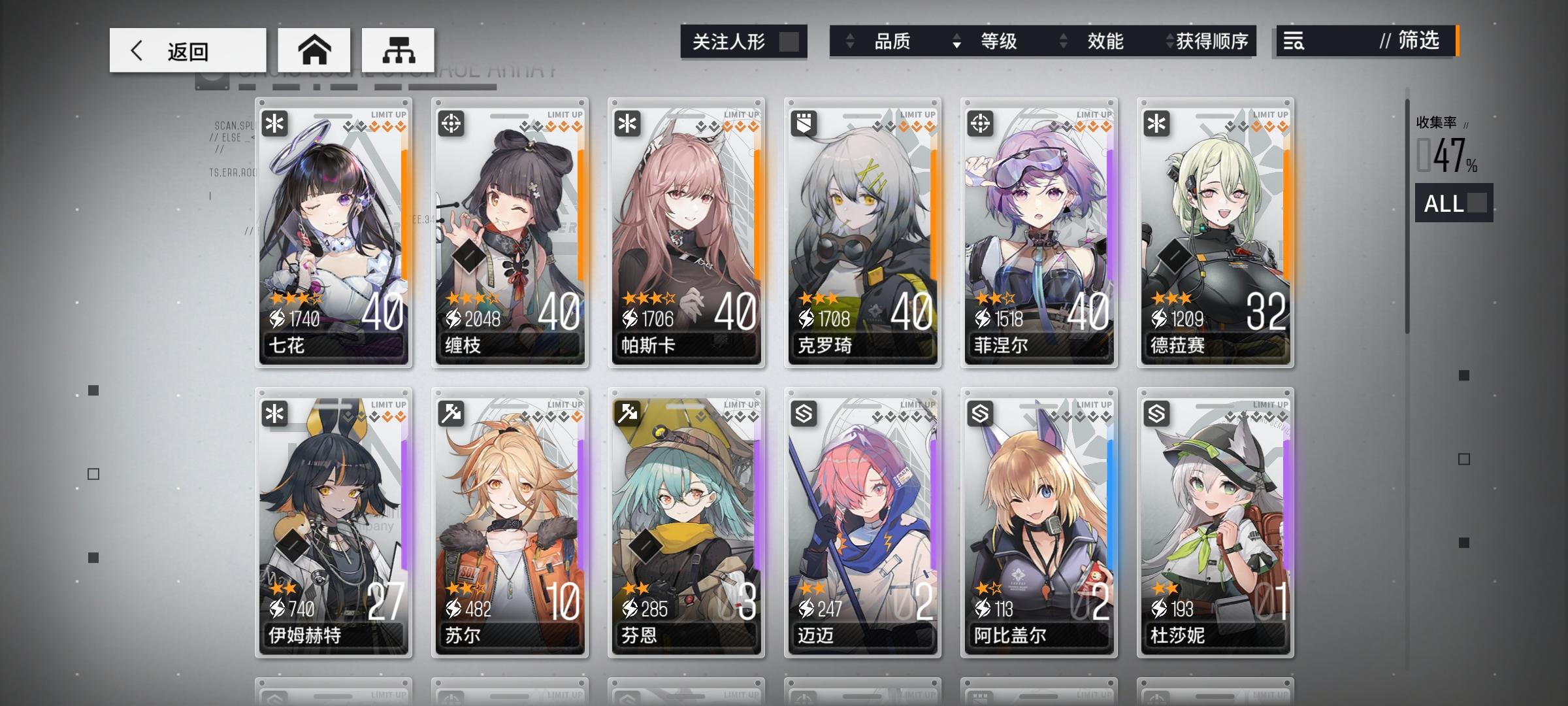Click the filter list icon beside 筛选

[x=1294, y=42]
